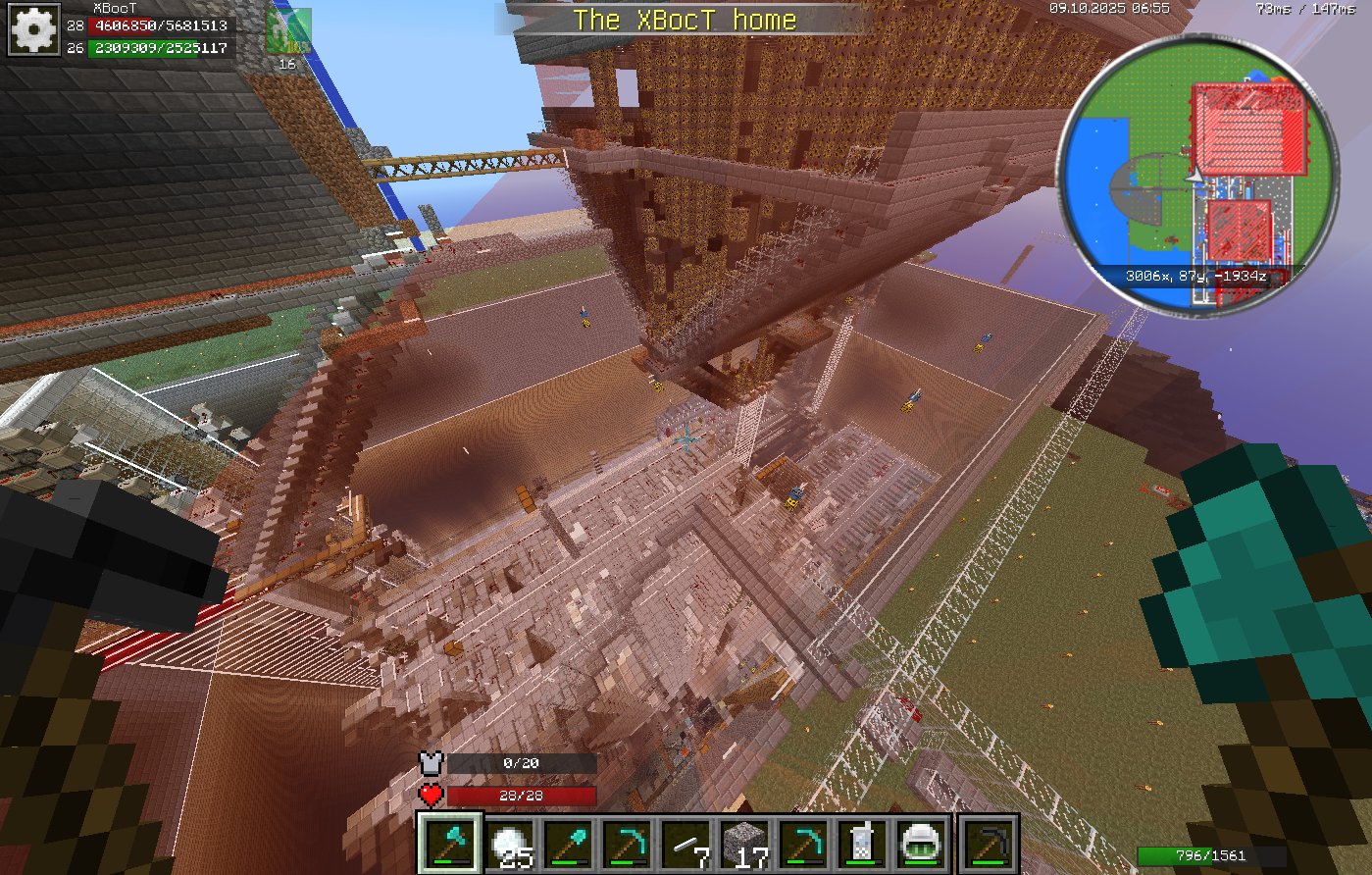Select the diamond pickaxe beside the shovel
This screenshot has height=875, width=1372.
tap(629, 844)
